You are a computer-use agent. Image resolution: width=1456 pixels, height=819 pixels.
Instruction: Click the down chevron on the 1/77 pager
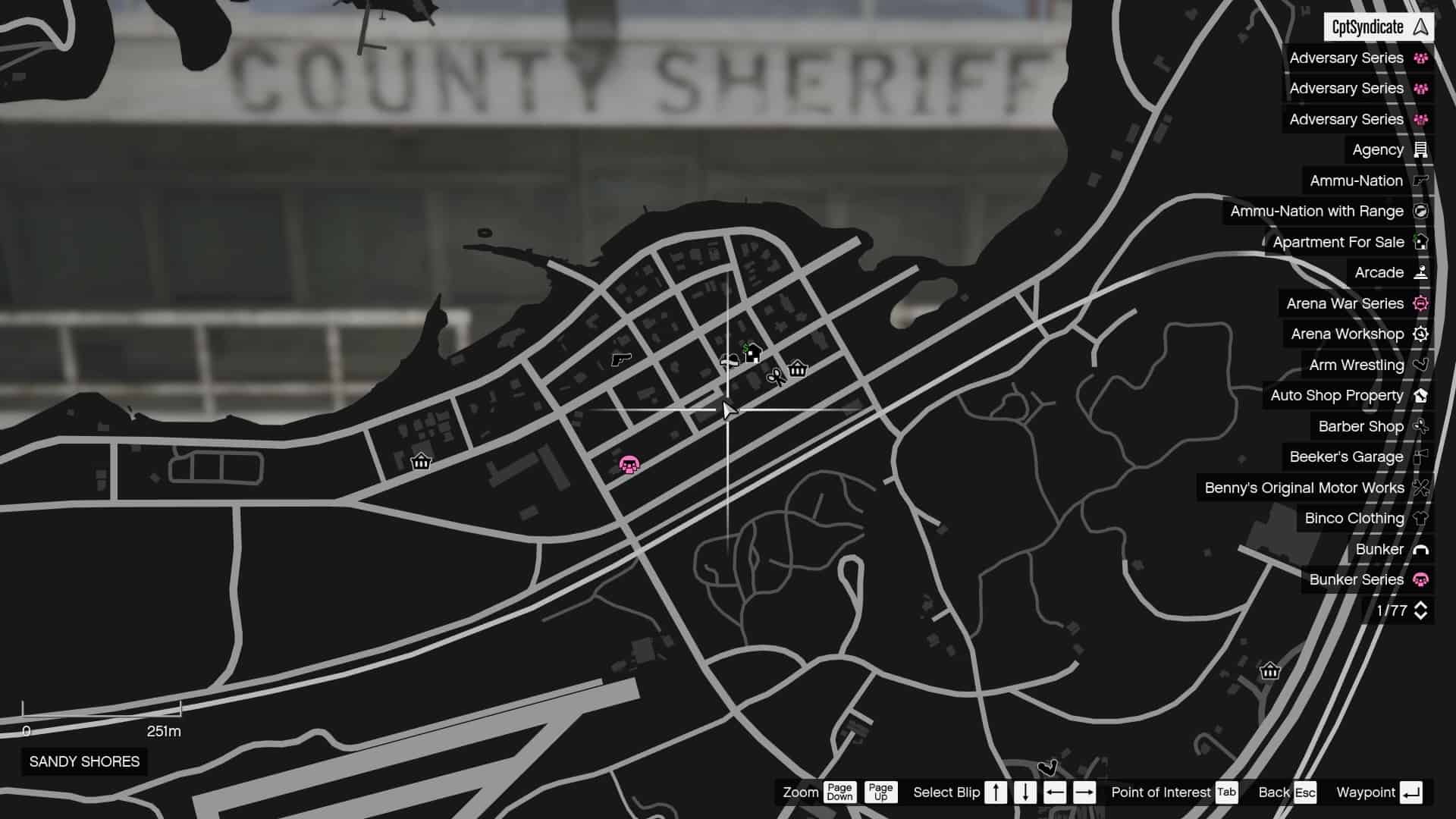point(1420,616)
